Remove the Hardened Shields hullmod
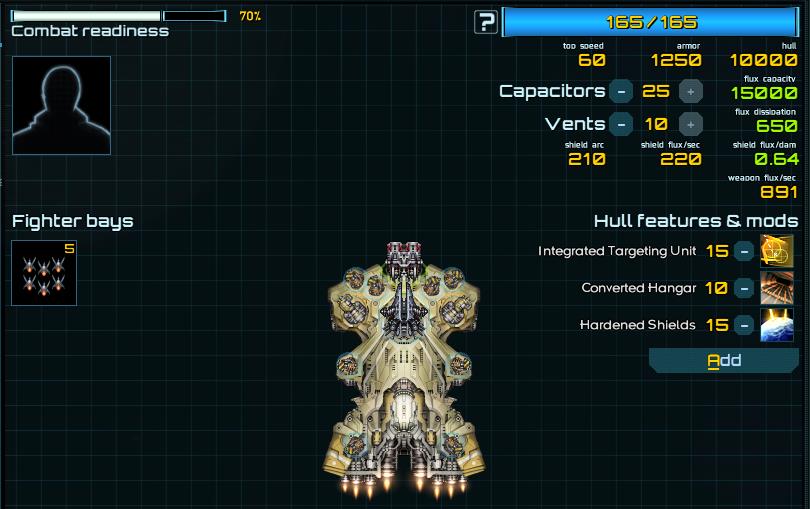 coord(743,325)
